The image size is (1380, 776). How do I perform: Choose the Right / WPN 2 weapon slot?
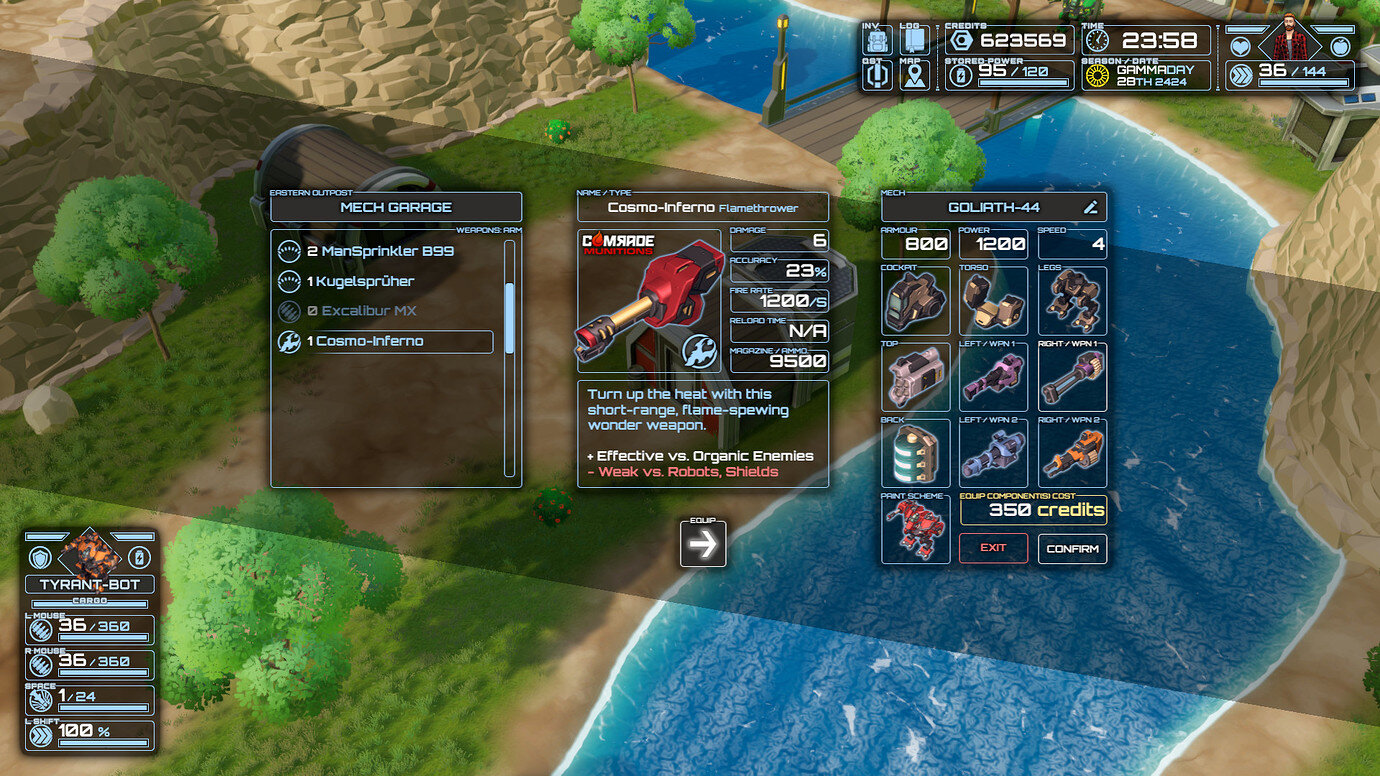[1072, 454]
